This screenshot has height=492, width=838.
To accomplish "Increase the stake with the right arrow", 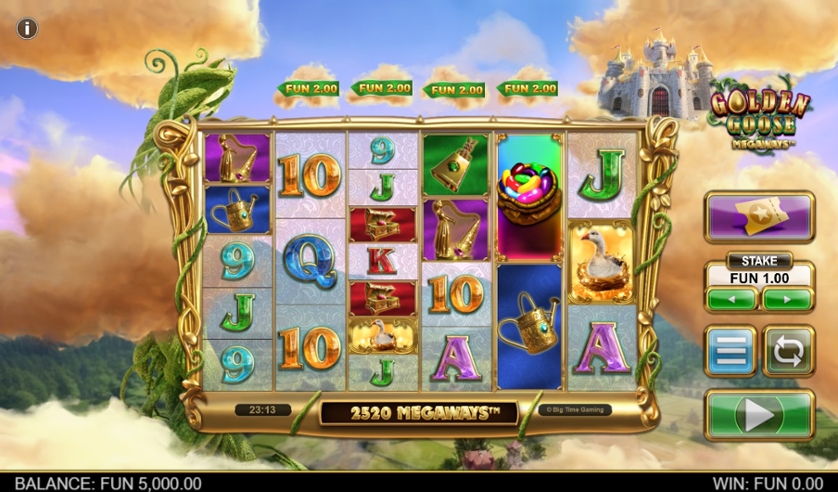I will [788, 299].
